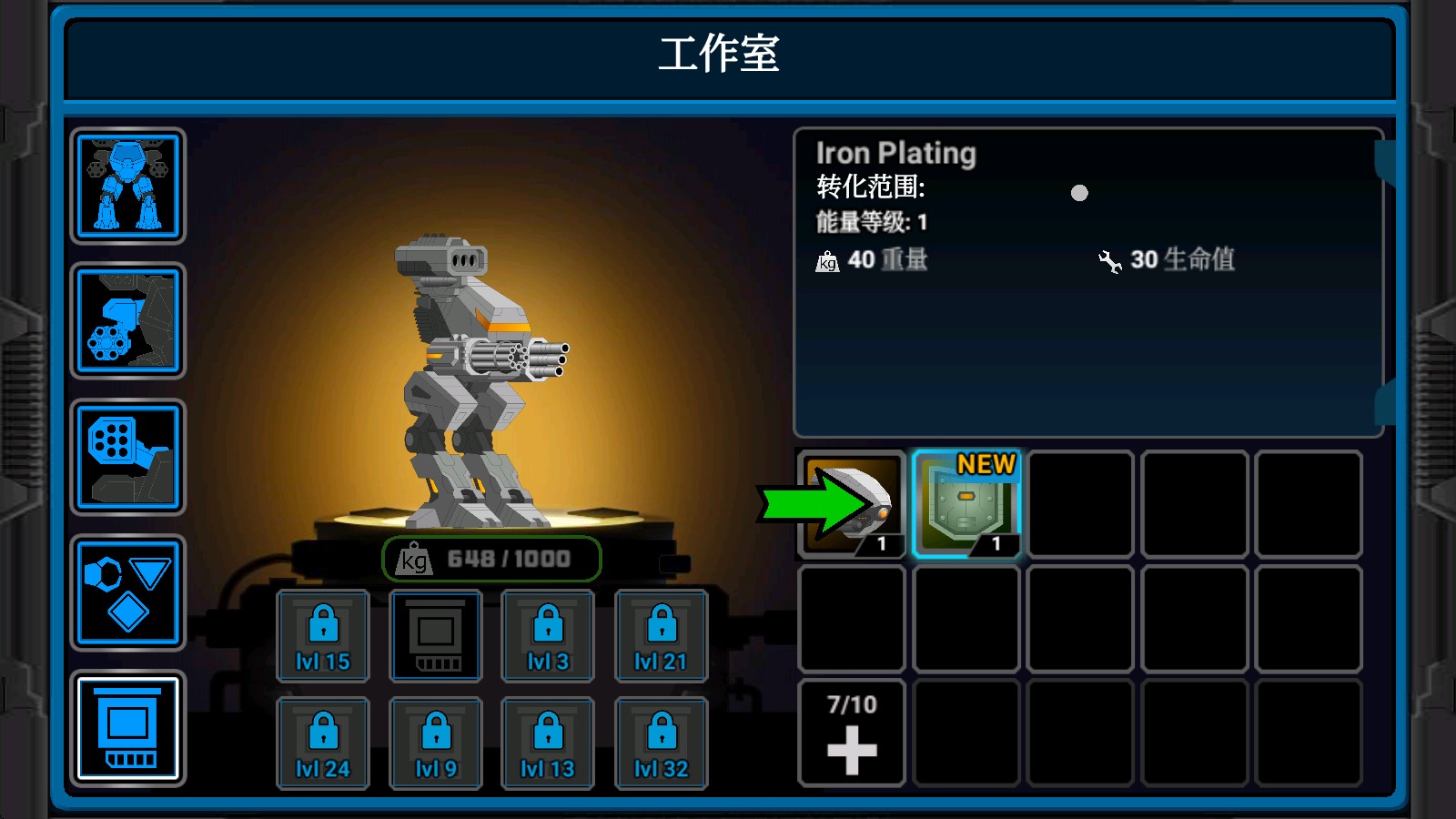Select the NEW Iron Plating item
The width and height of the screenshot is (1456, 819).
(967, 503)
